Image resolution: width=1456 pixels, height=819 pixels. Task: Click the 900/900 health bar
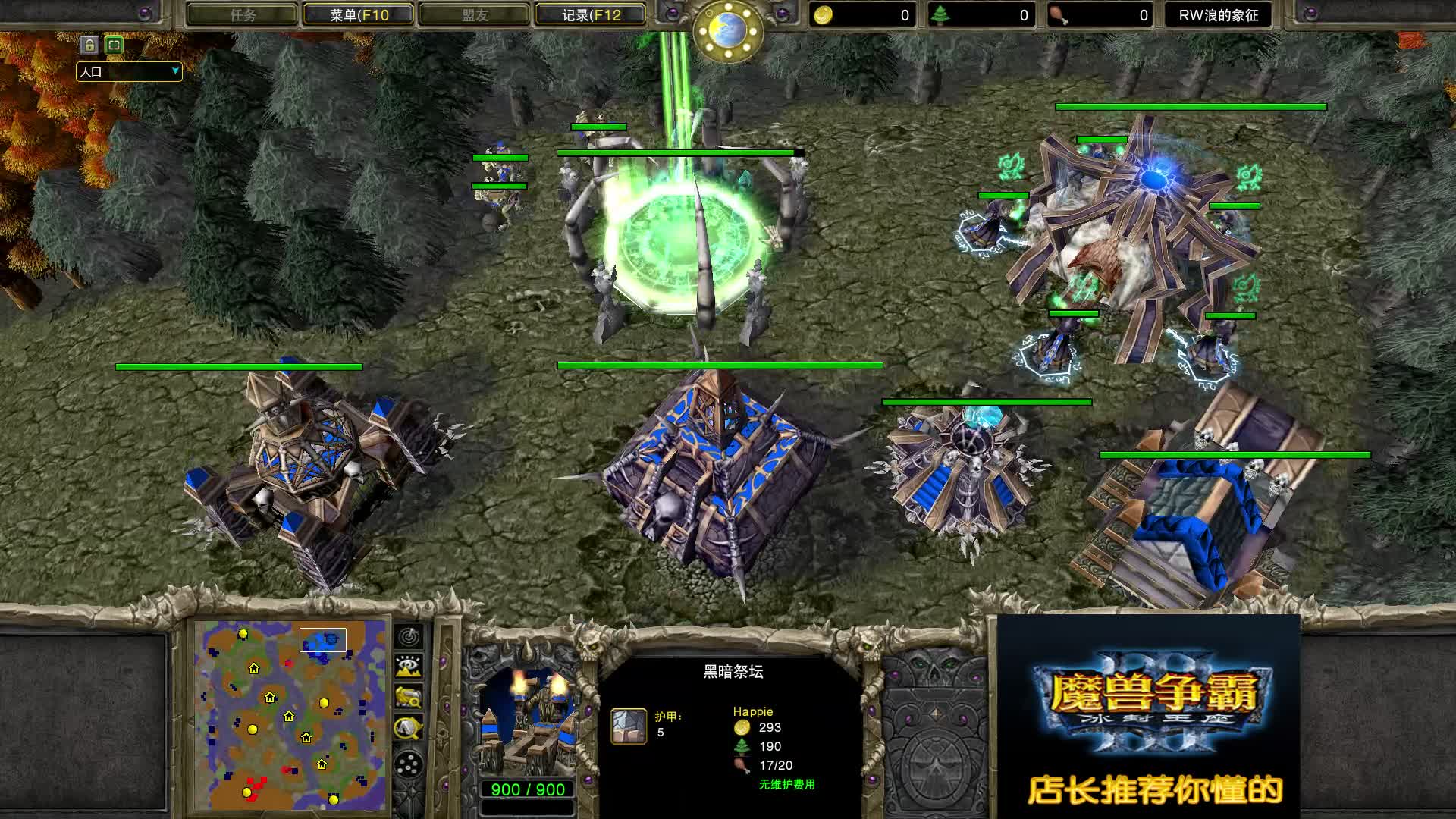pos(526,789)
